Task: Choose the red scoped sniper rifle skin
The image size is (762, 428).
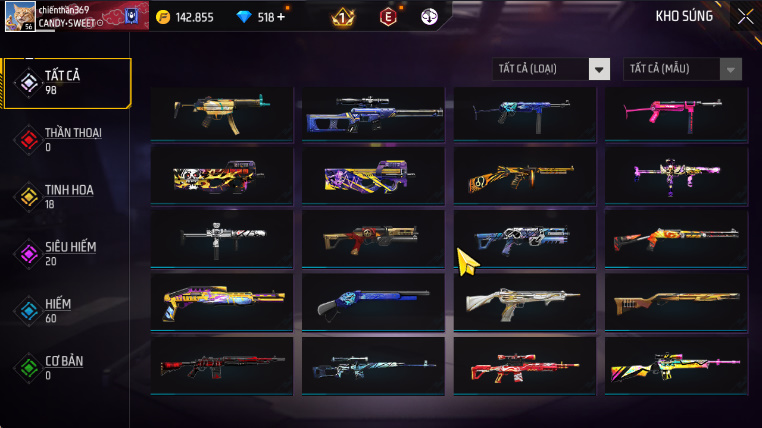Action: (x=524, y=365)
